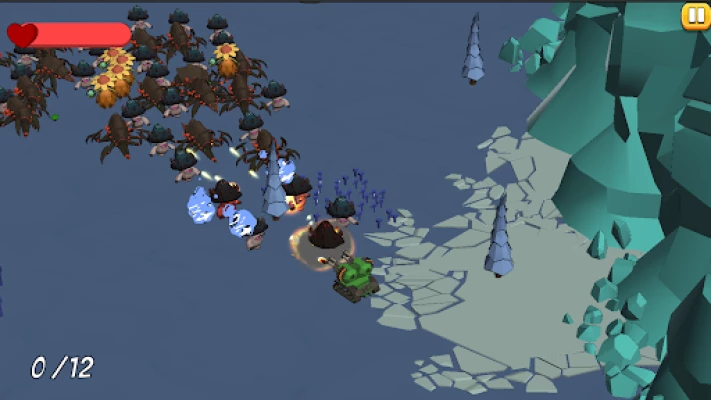Pause the game with the yellow button

[x=695, y=15]
